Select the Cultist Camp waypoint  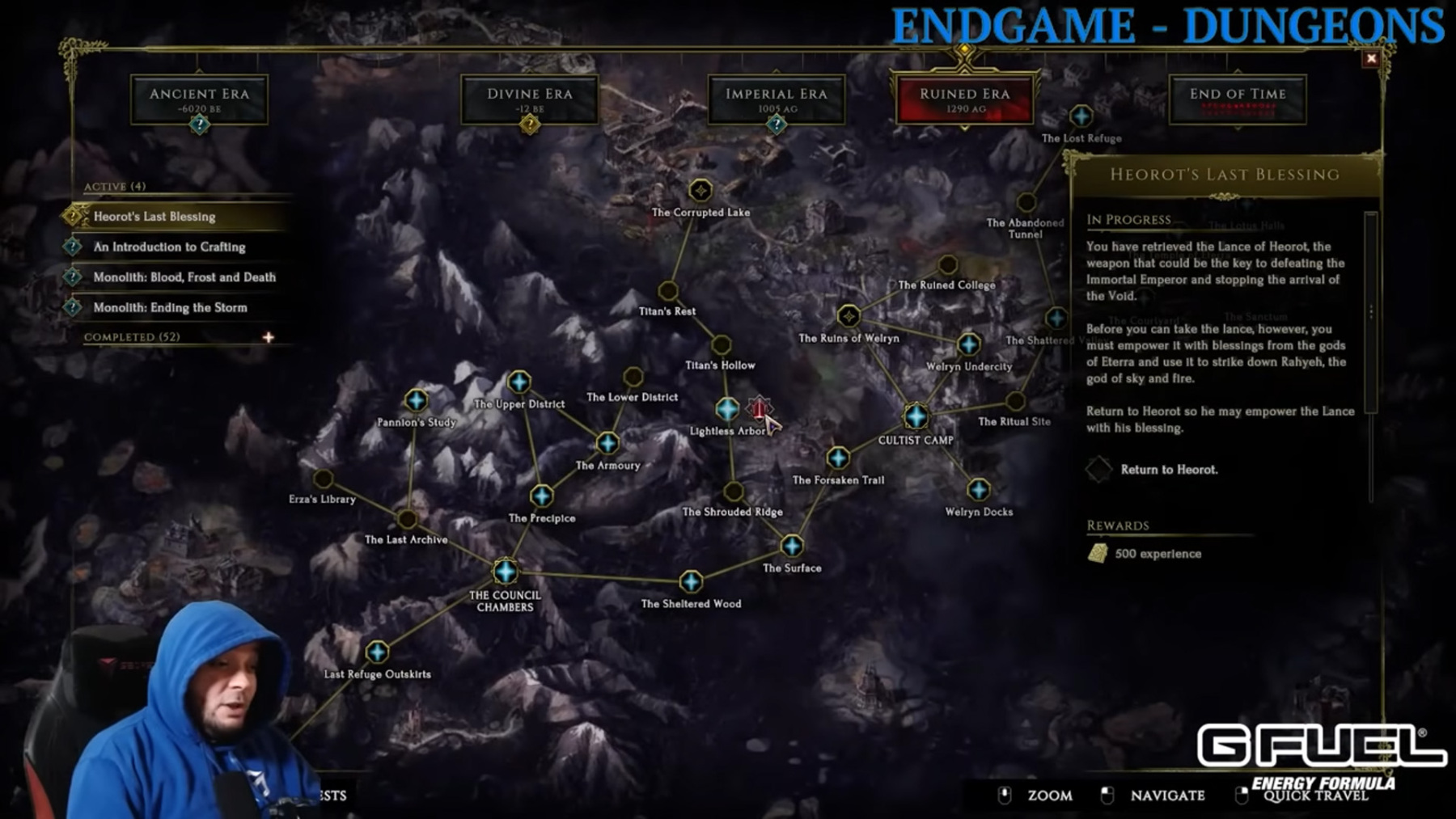[916, 416]
